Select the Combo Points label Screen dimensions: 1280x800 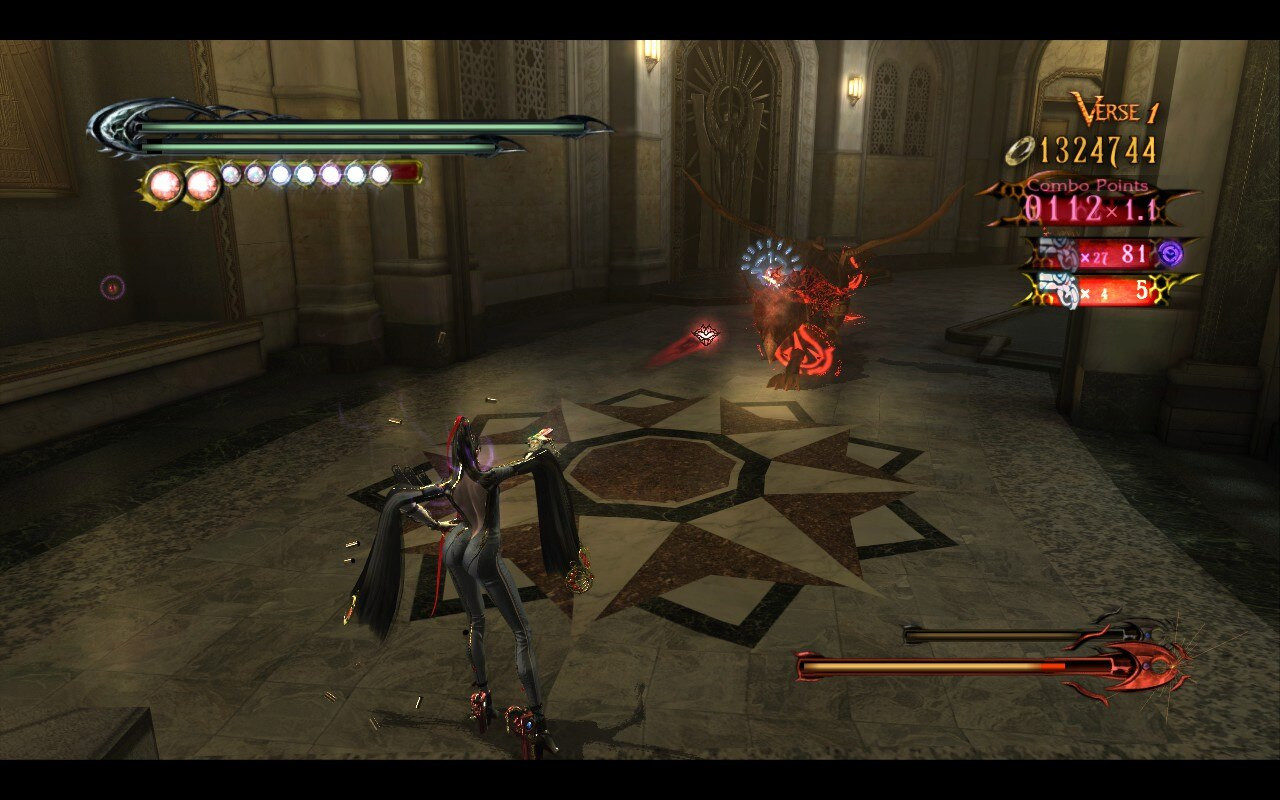(1086, 185)
